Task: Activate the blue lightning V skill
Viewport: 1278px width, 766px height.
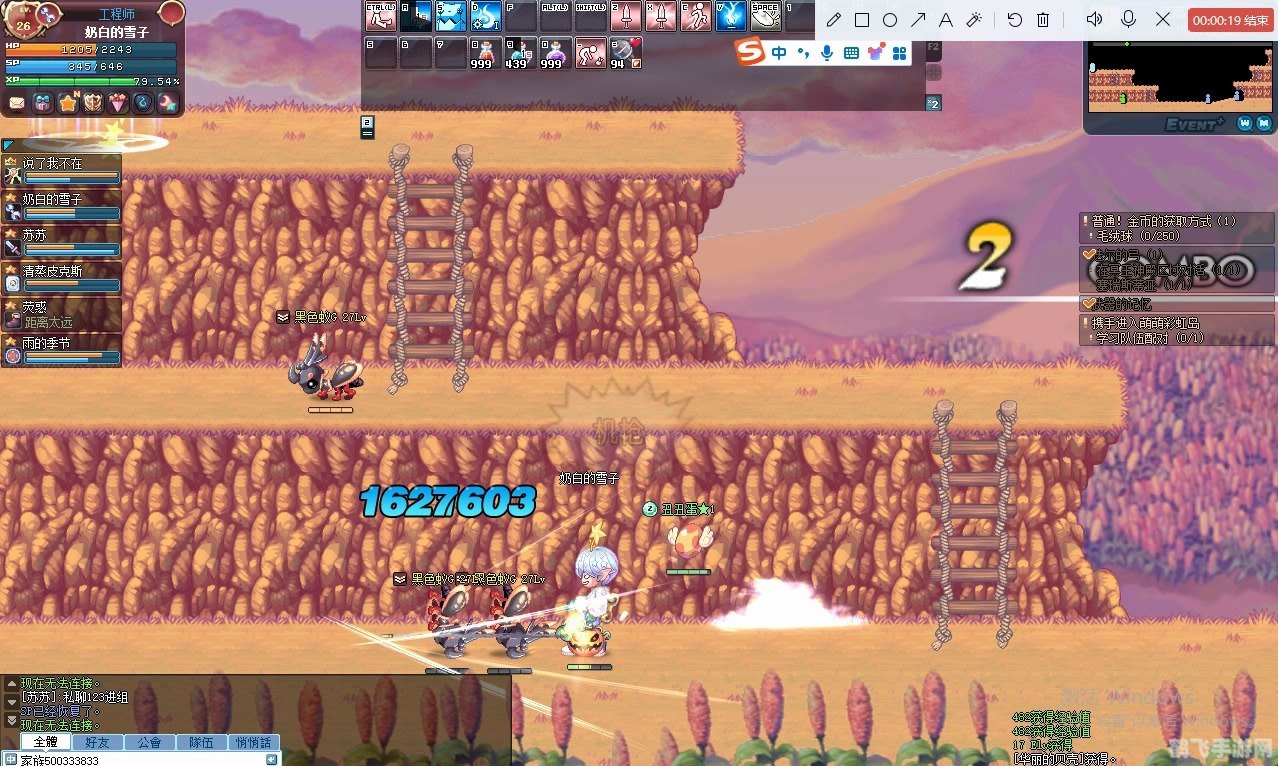Action: click(729, 17)
